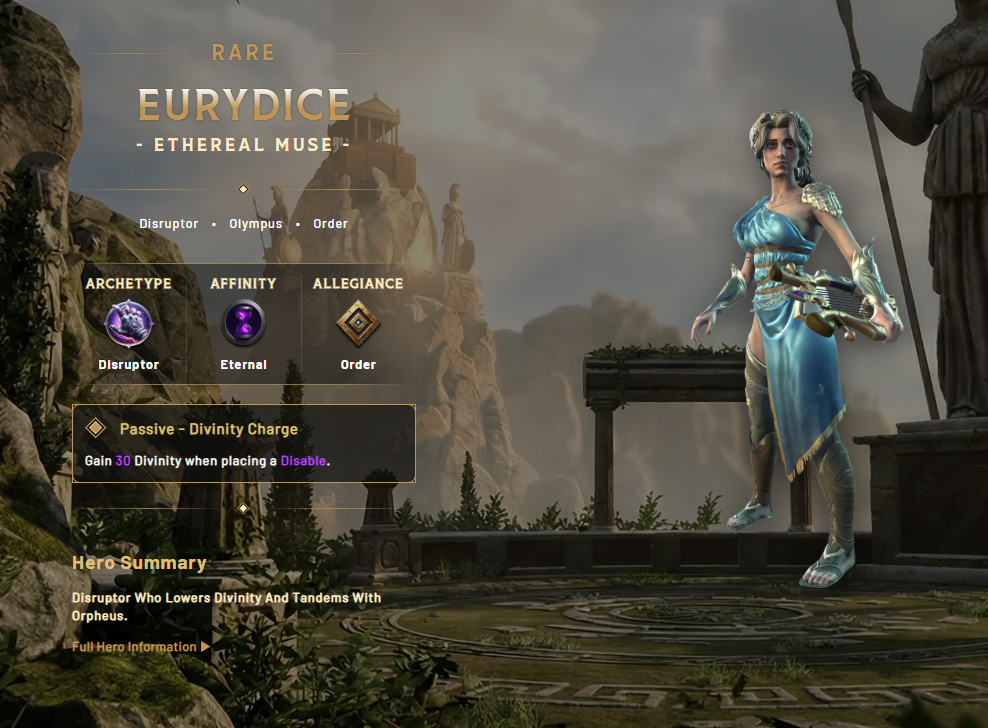Select the Disruptor archetype icon
988x728 pixels.
click(x=129, y=323)
